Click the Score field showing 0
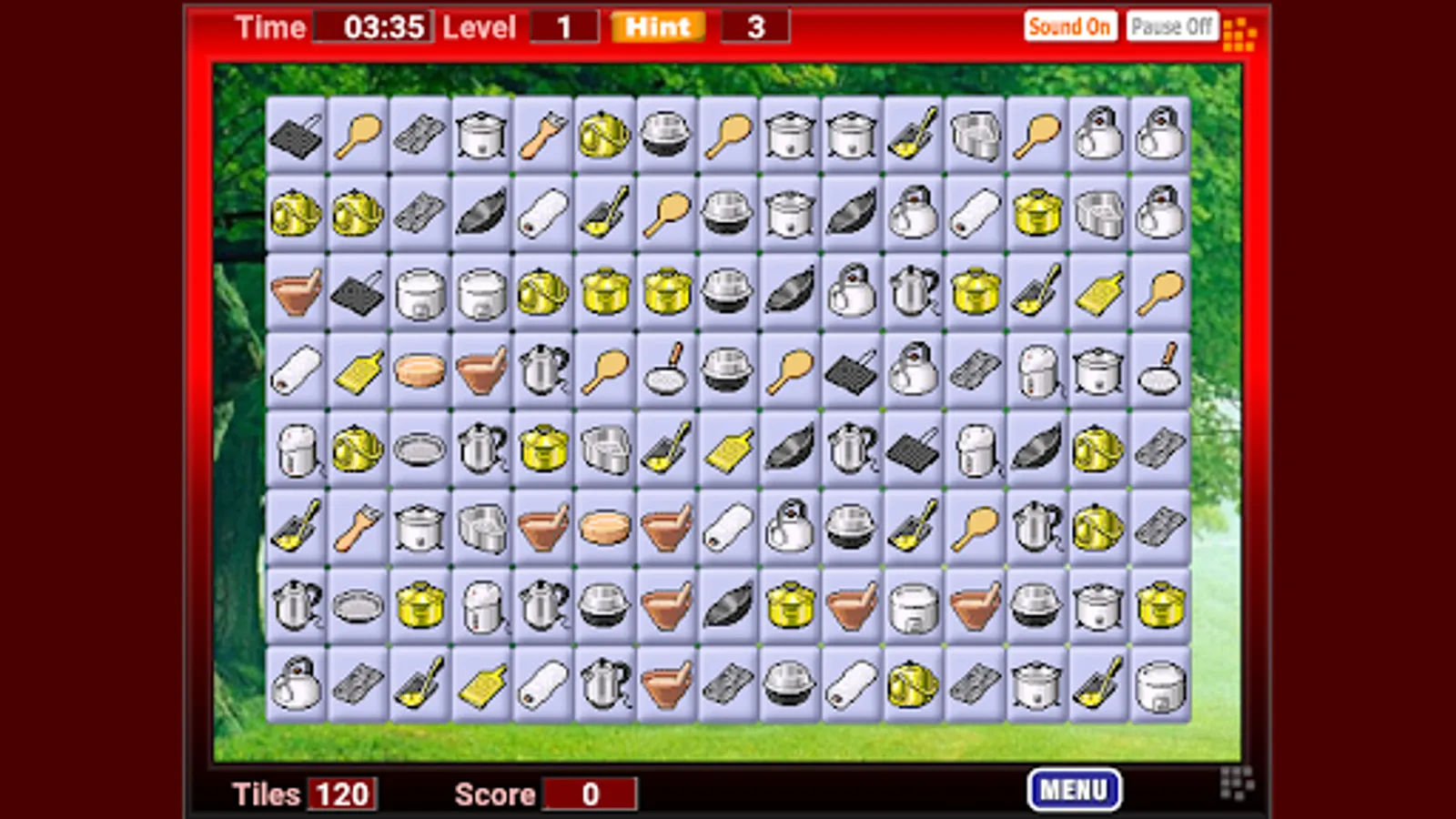The width and height of the screenshot is (1456, 819). [590, 794]
